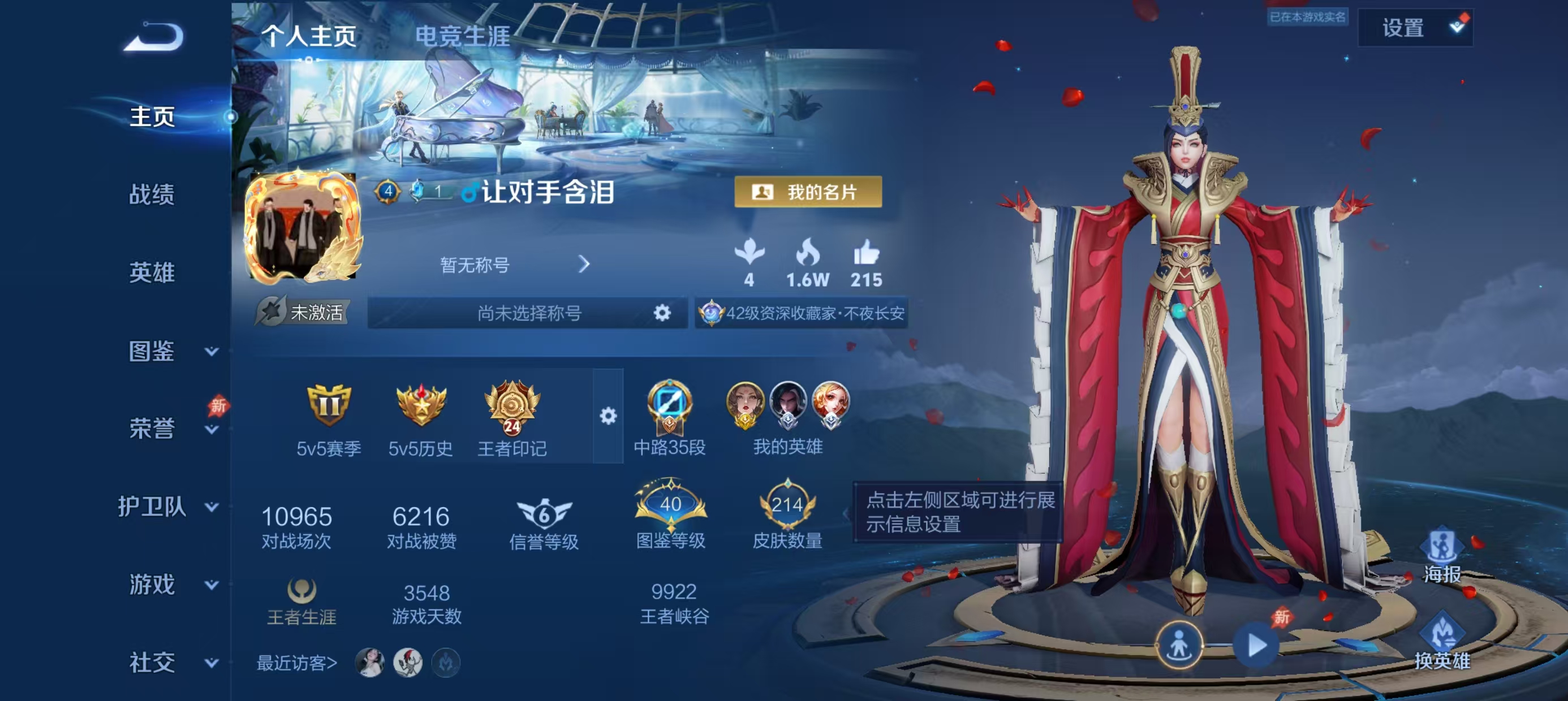Go back with the return arrow
This screenshot has width=1568, height=701.
point(153,38)
